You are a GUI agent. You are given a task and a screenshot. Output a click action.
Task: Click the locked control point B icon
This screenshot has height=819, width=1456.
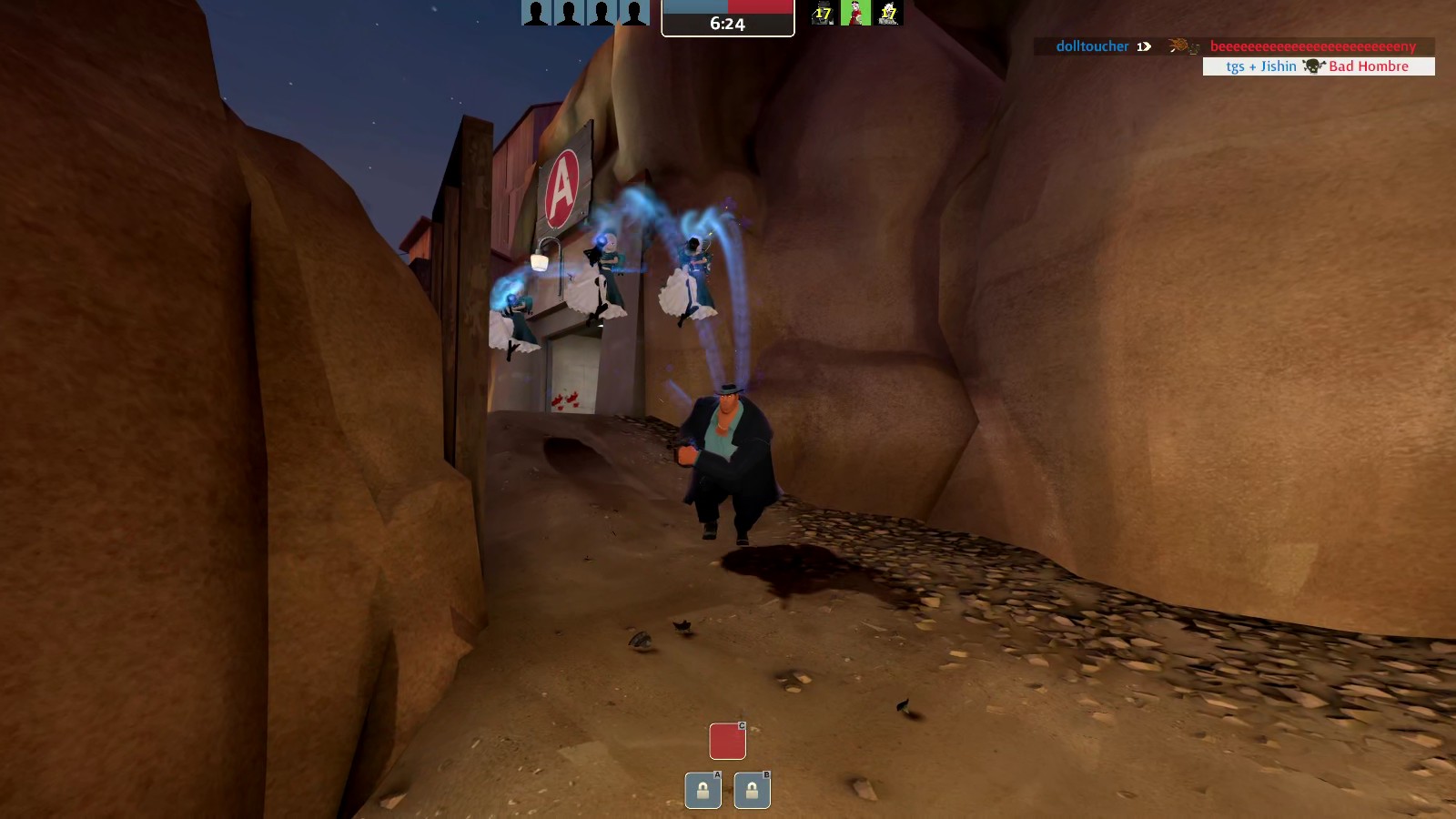click(x=752, y=791)
